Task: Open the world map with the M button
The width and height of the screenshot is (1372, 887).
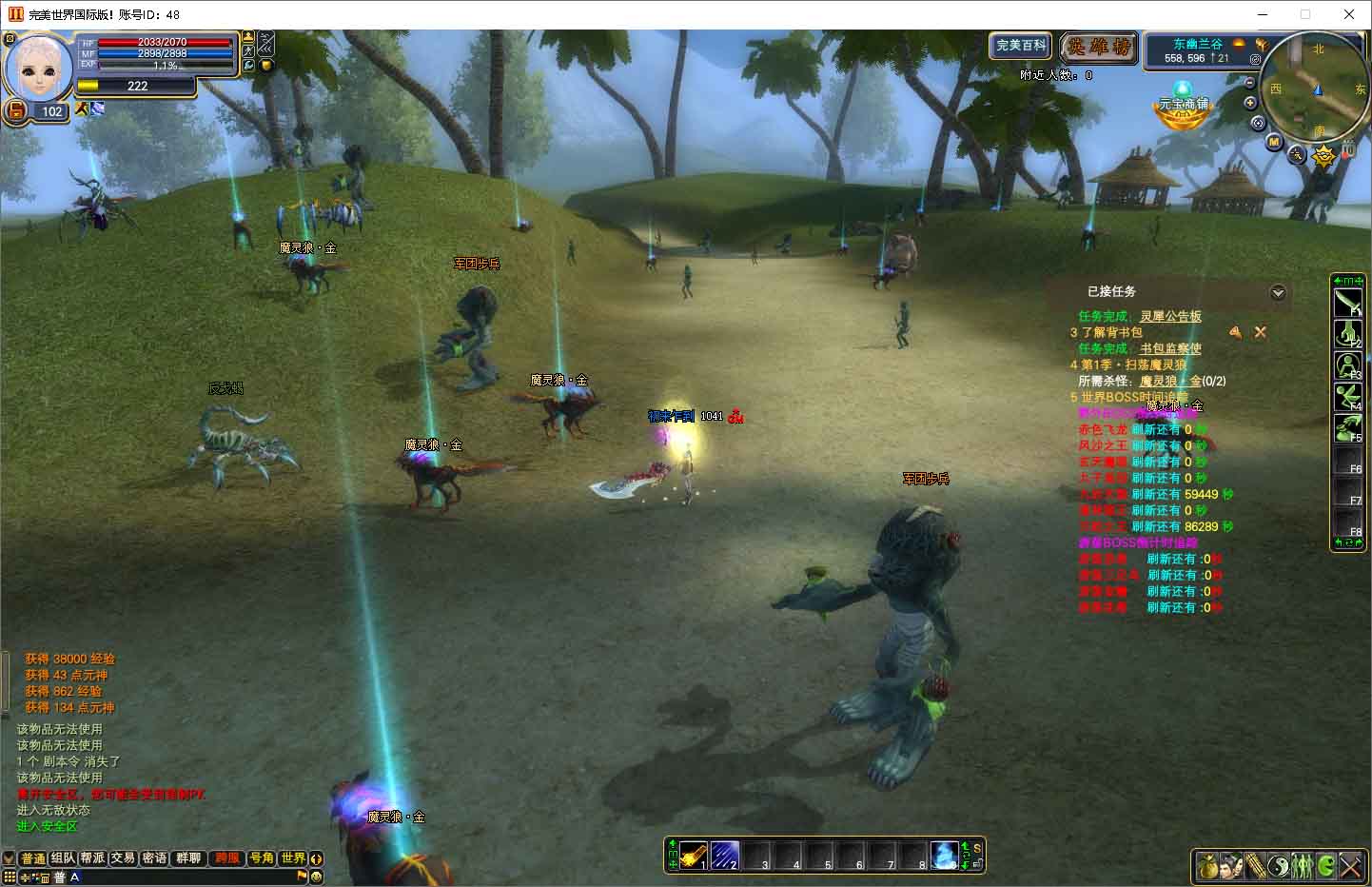Action: tap(1274, 142)
